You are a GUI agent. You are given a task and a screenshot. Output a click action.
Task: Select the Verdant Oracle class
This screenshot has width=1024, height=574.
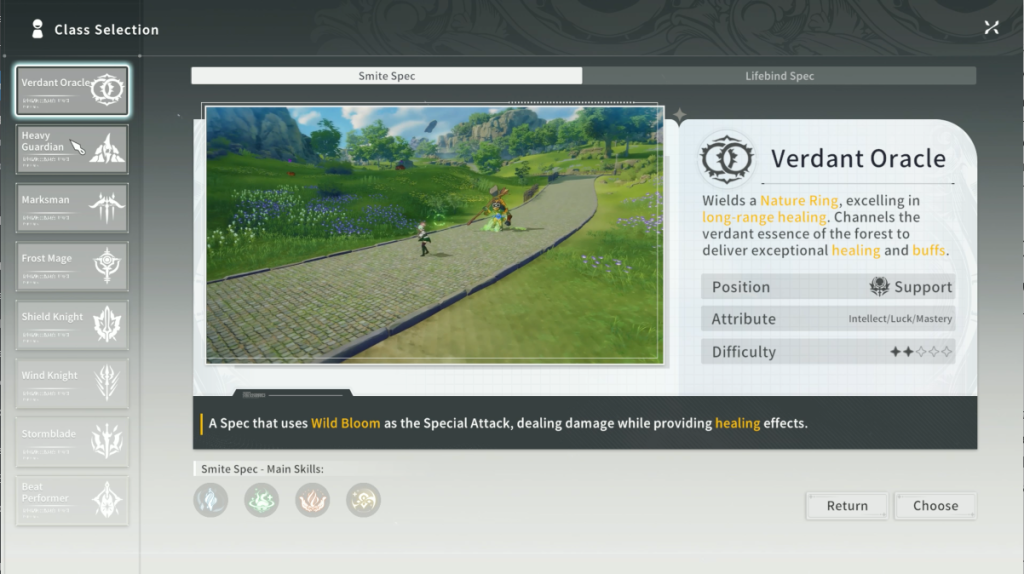[x=72, y=91]
